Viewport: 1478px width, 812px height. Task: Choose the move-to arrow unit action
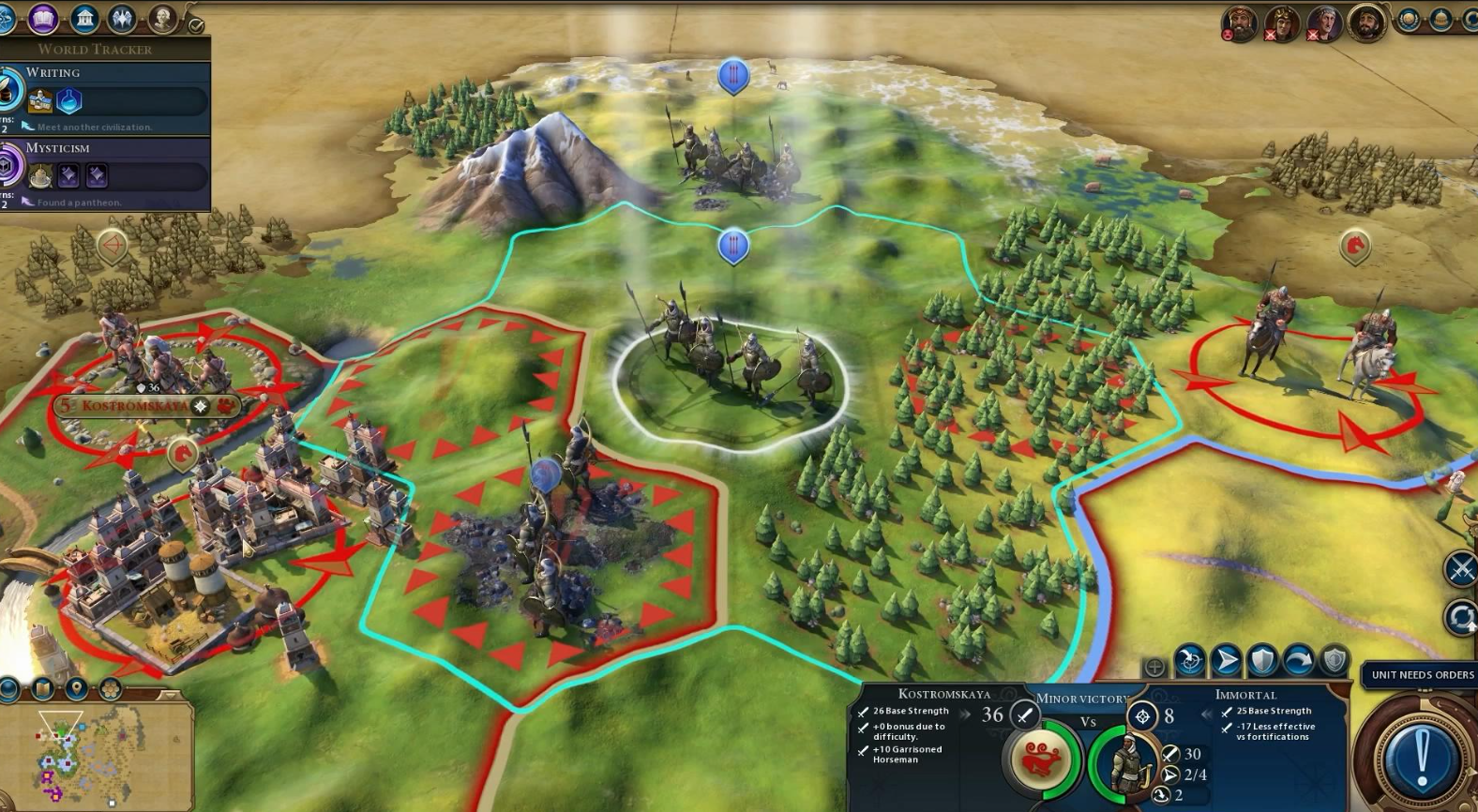point(1226,661)
